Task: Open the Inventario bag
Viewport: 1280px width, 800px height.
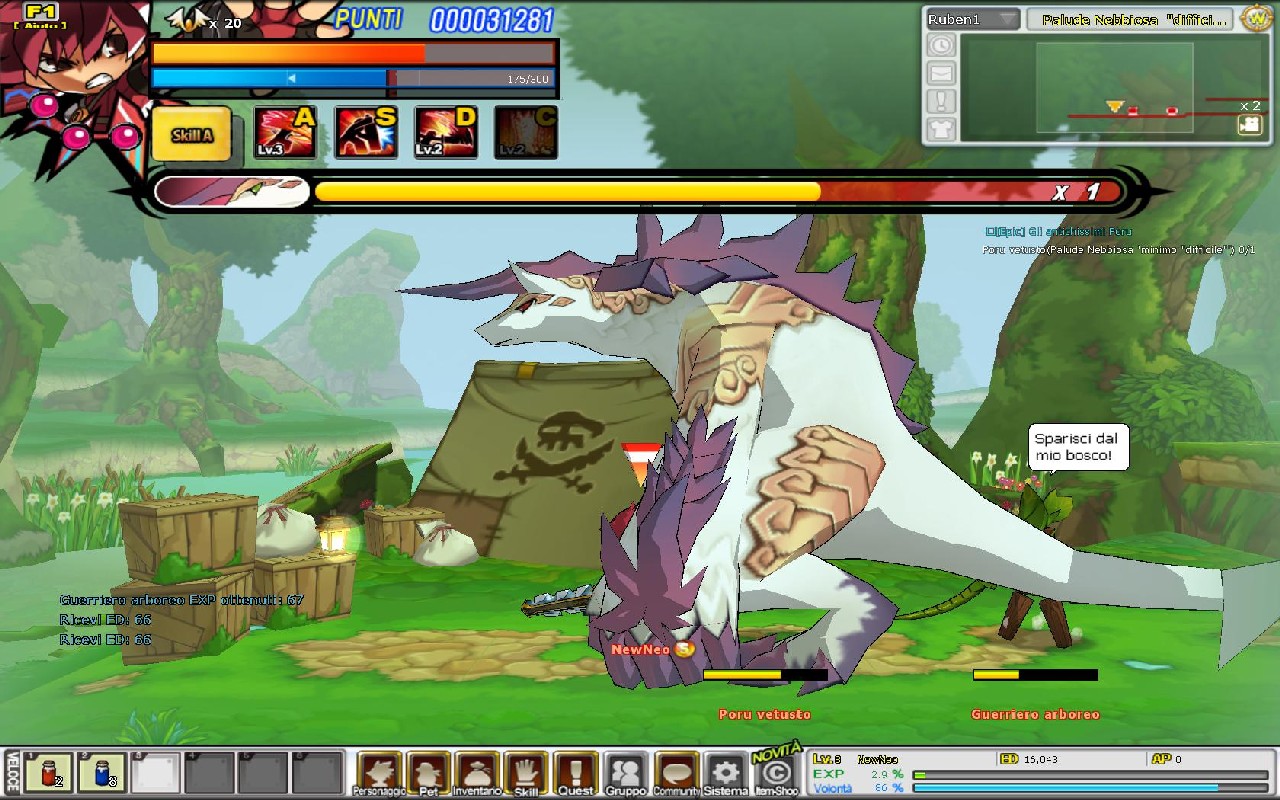Action: [x=477, y=773]
